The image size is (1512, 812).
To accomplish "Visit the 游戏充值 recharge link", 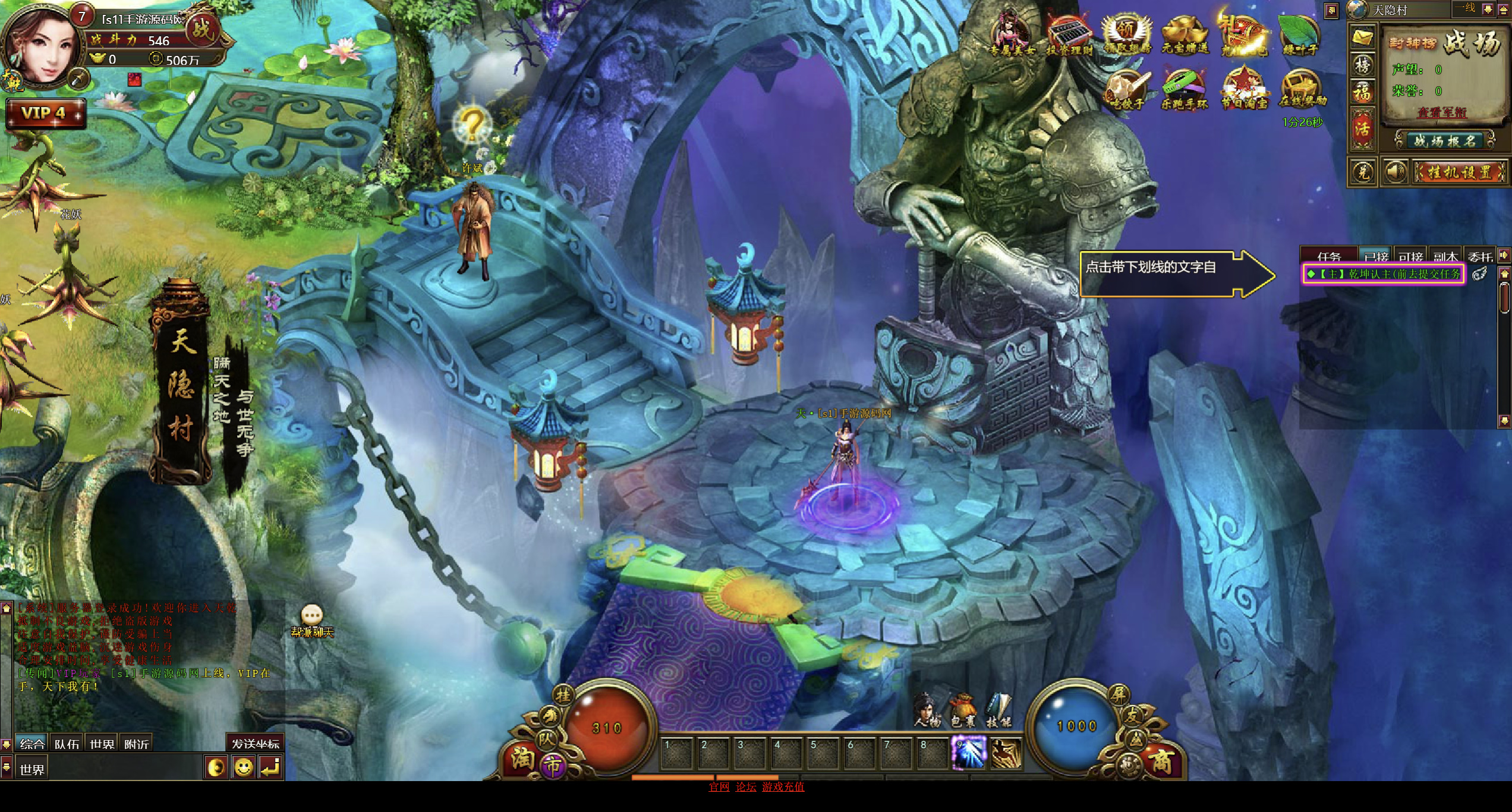I will 783,786.
